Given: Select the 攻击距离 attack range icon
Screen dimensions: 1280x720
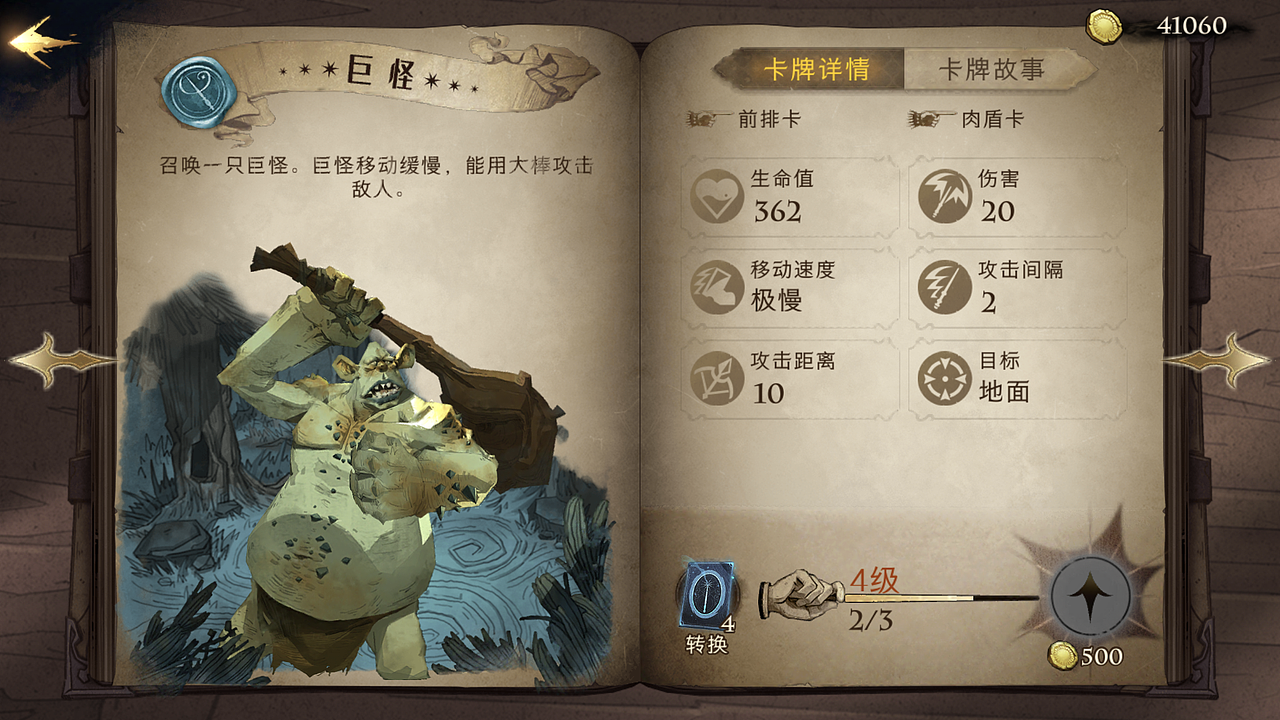Looking at the screenshot, I should click(716, 378).
